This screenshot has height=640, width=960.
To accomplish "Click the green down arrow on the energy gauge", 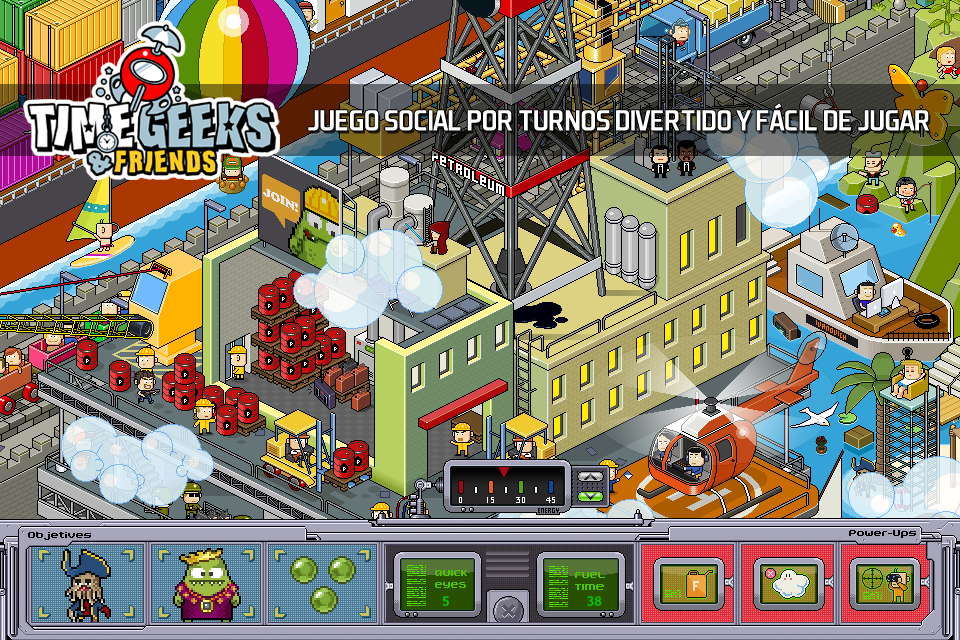I will click(x=592, y=495).
